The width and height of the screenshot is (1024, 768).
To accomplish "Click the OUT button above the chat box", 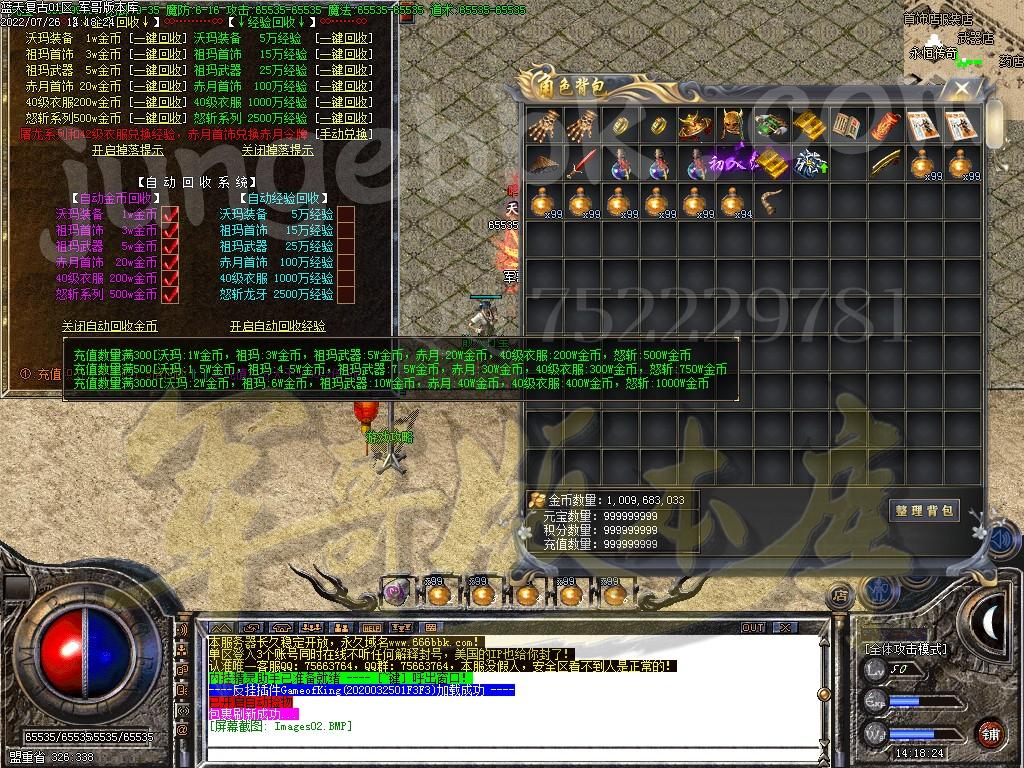I will coord(752,628).
